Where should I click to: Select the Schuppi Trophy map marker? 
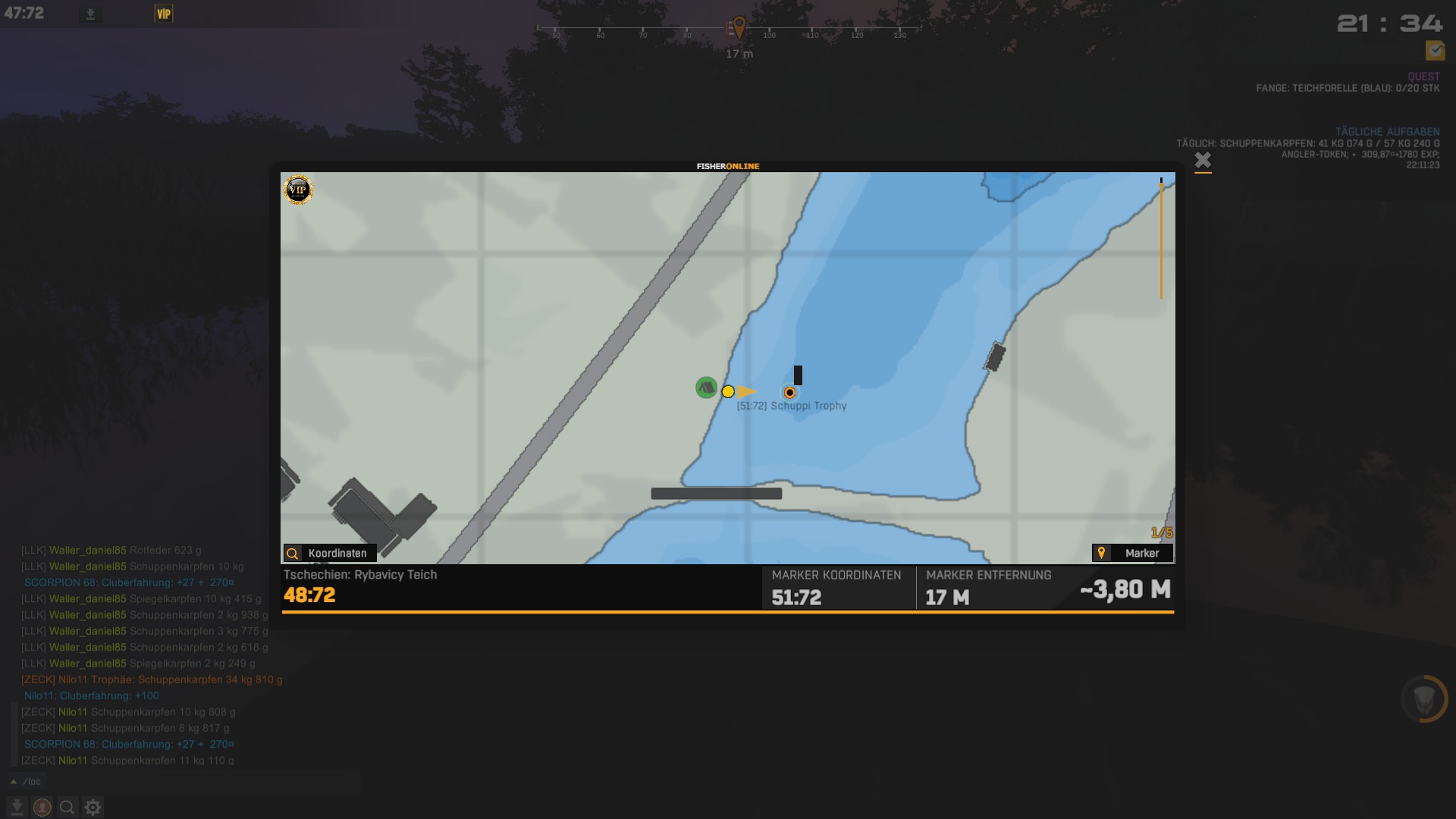pos(789,393)
